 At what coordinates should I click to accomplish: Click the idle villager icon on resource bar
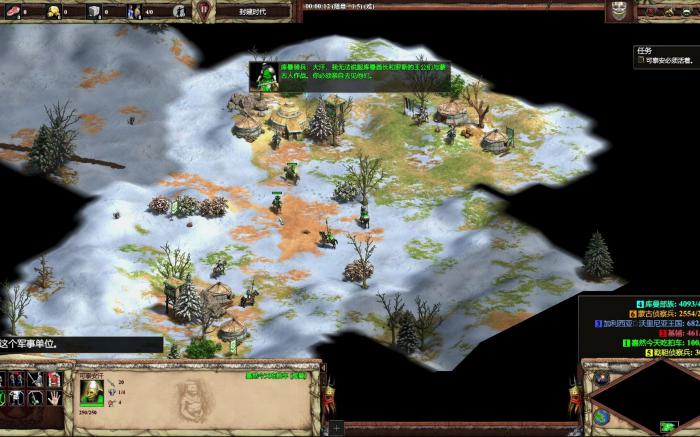point(178,11)
